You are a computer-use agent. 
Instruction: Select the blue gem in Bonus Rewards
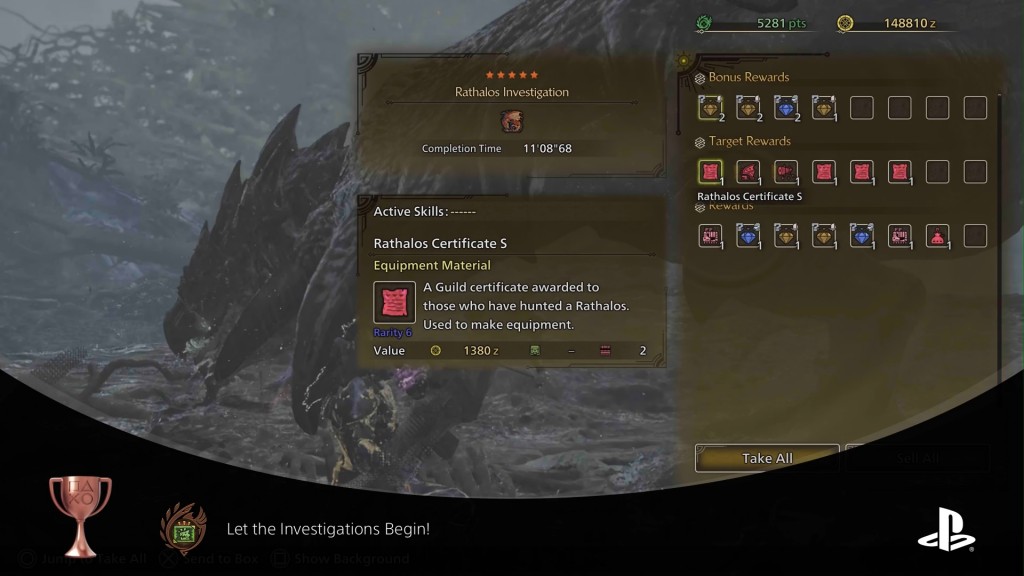[785, 108]
